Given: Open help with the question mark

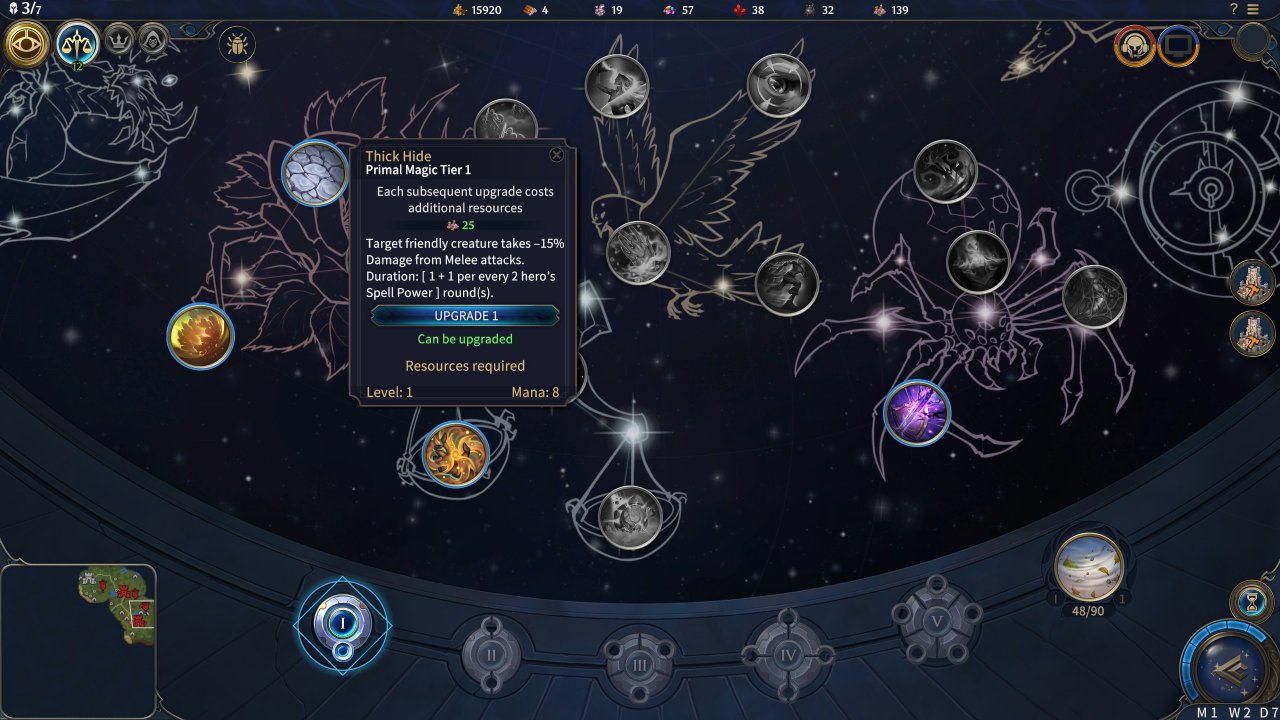Looking at the screenshot, I should [x=1234, y=9].
